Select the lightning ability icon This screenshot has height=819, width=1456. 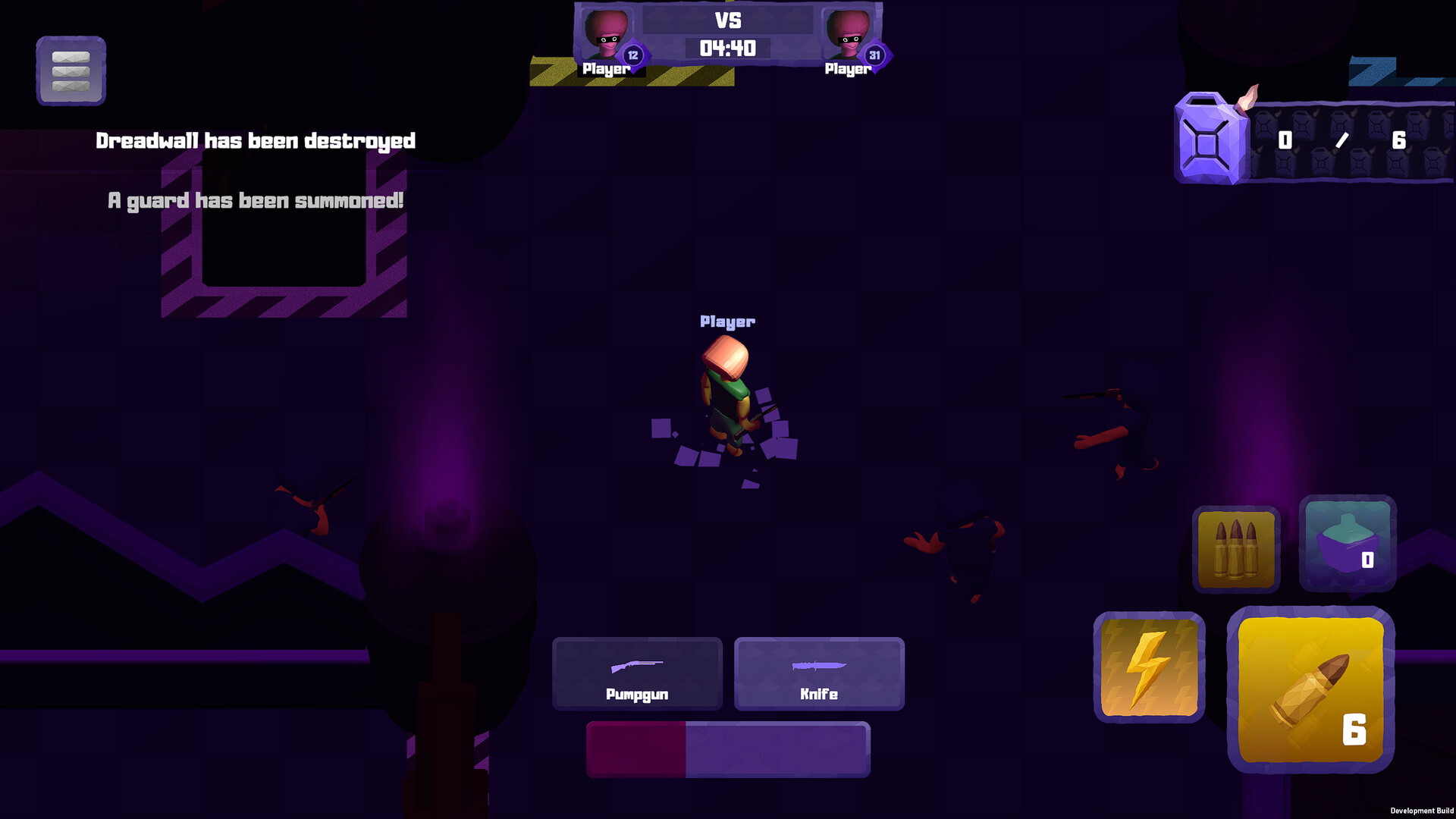1149,666
